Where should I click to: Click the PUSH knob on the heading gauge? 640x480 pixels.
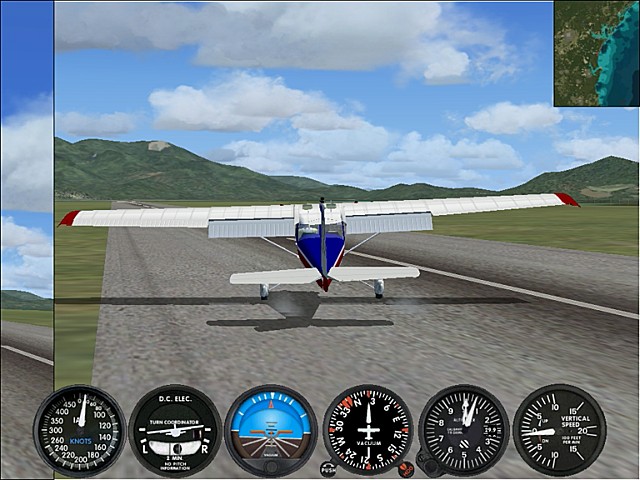328,467
